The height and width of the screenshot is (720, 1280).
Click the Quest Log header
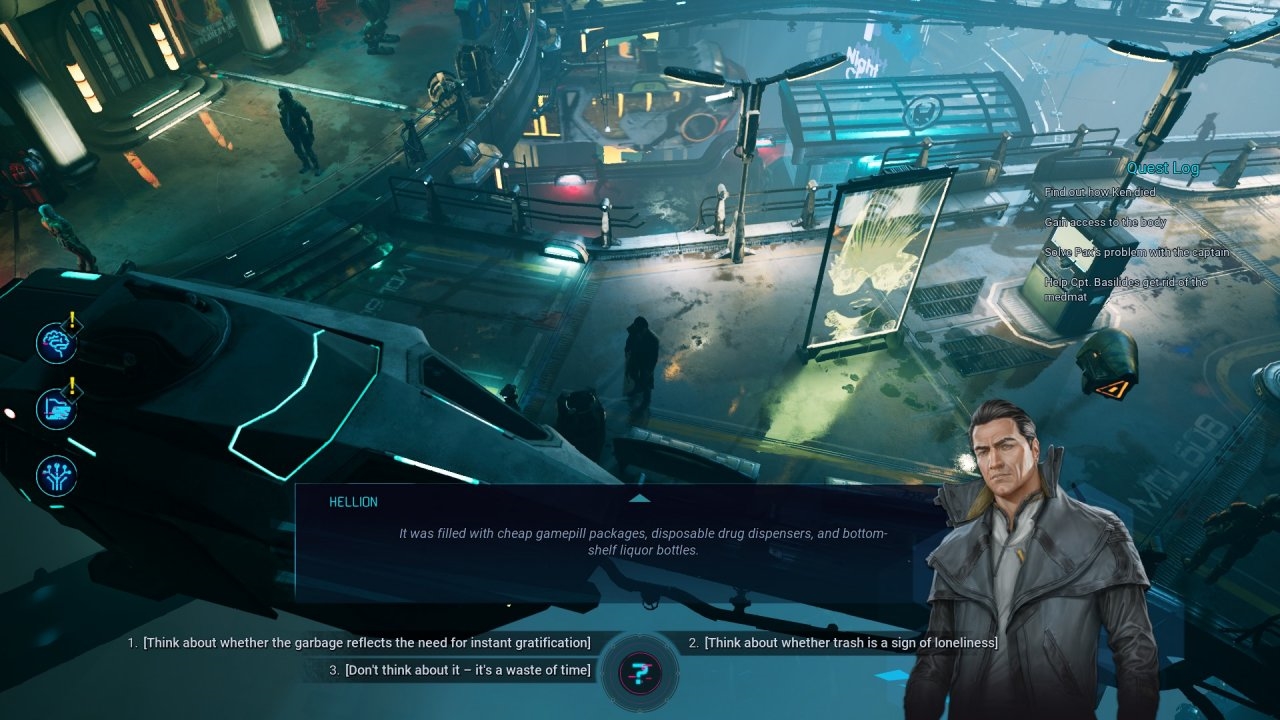(1162, 168)
